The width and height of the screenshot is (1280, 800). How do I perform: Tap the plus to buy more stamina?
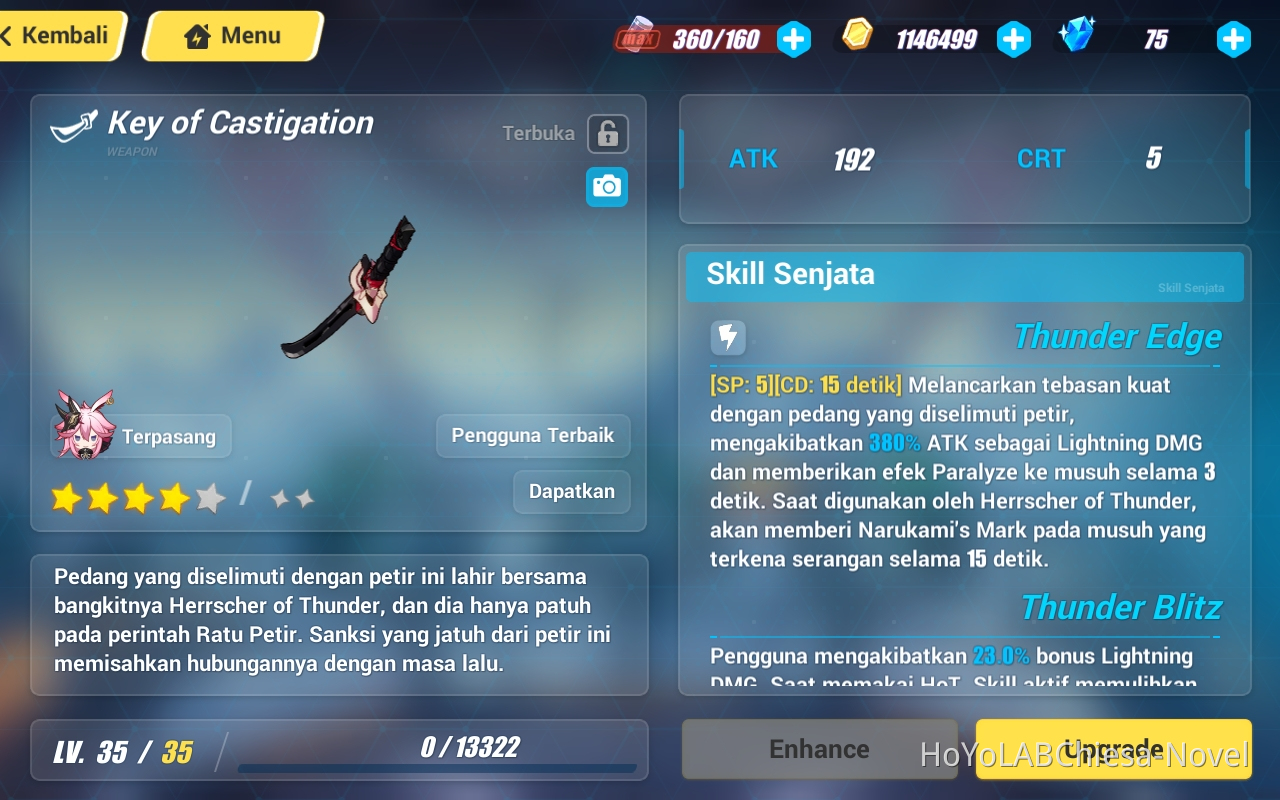point(794,38)
